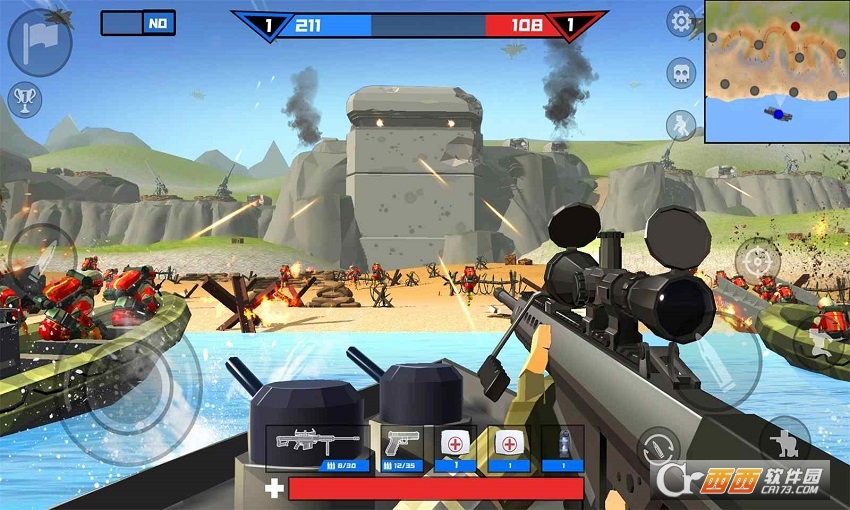The width and height of the screenshot is (850, 510).
Task: Tap the skull icon button
Action: click(x=682, y=72)
